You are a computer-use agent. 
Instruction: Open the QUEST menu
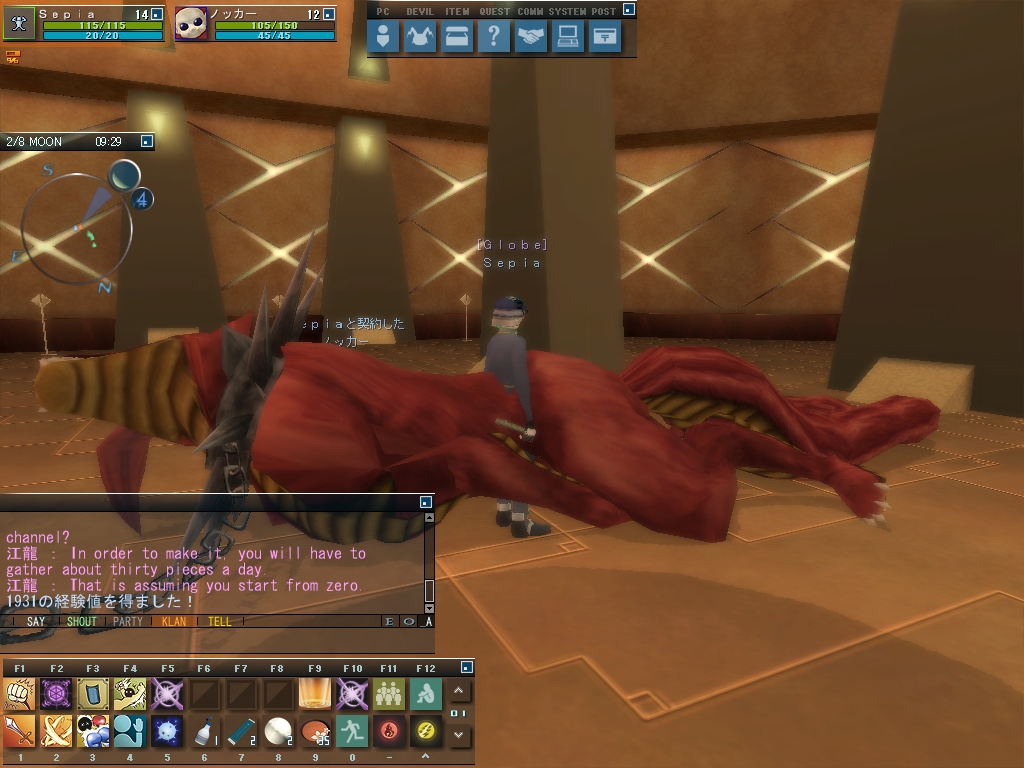click(494, 37)
